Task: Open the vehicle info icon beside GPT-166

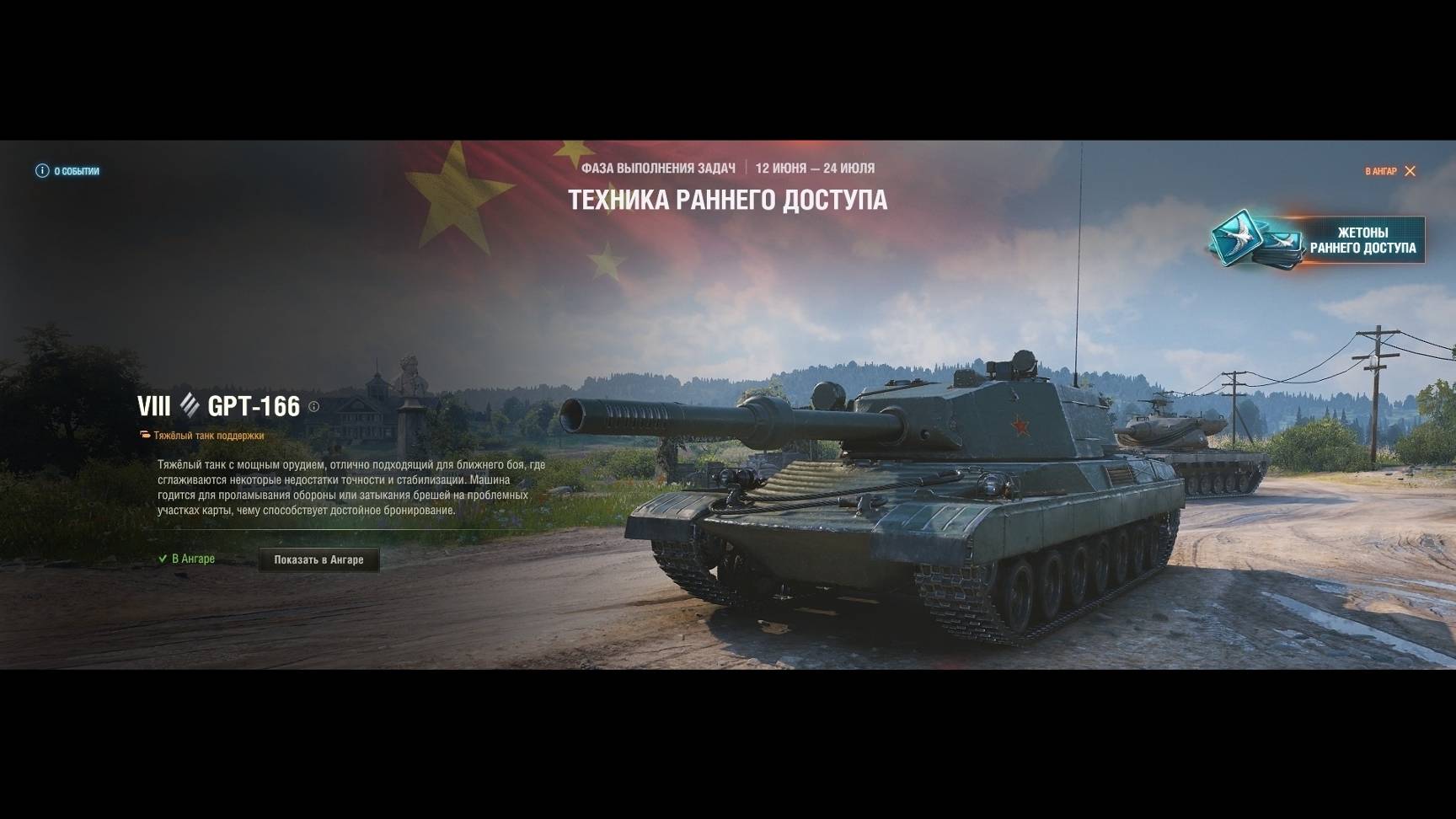Action: [x=313, y=407]
